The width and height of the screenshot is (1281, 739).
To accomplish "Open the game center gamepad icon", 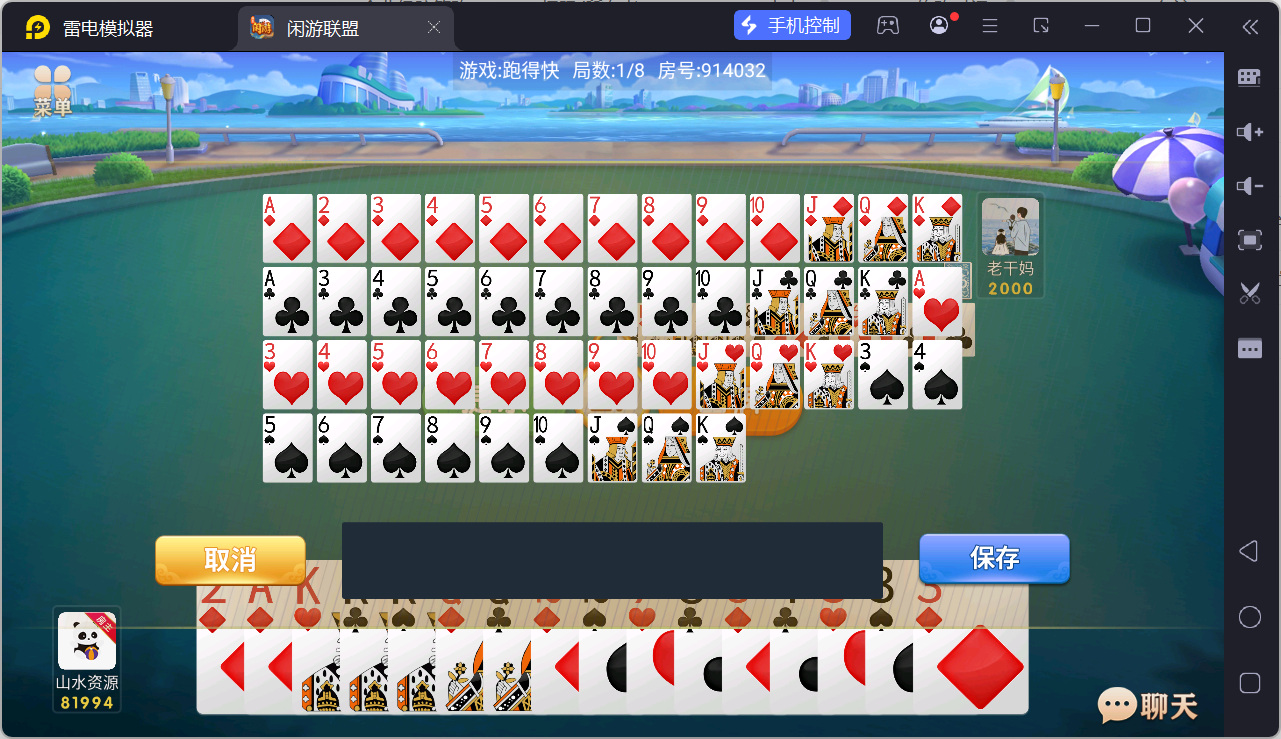I will [x=889, y=24].
